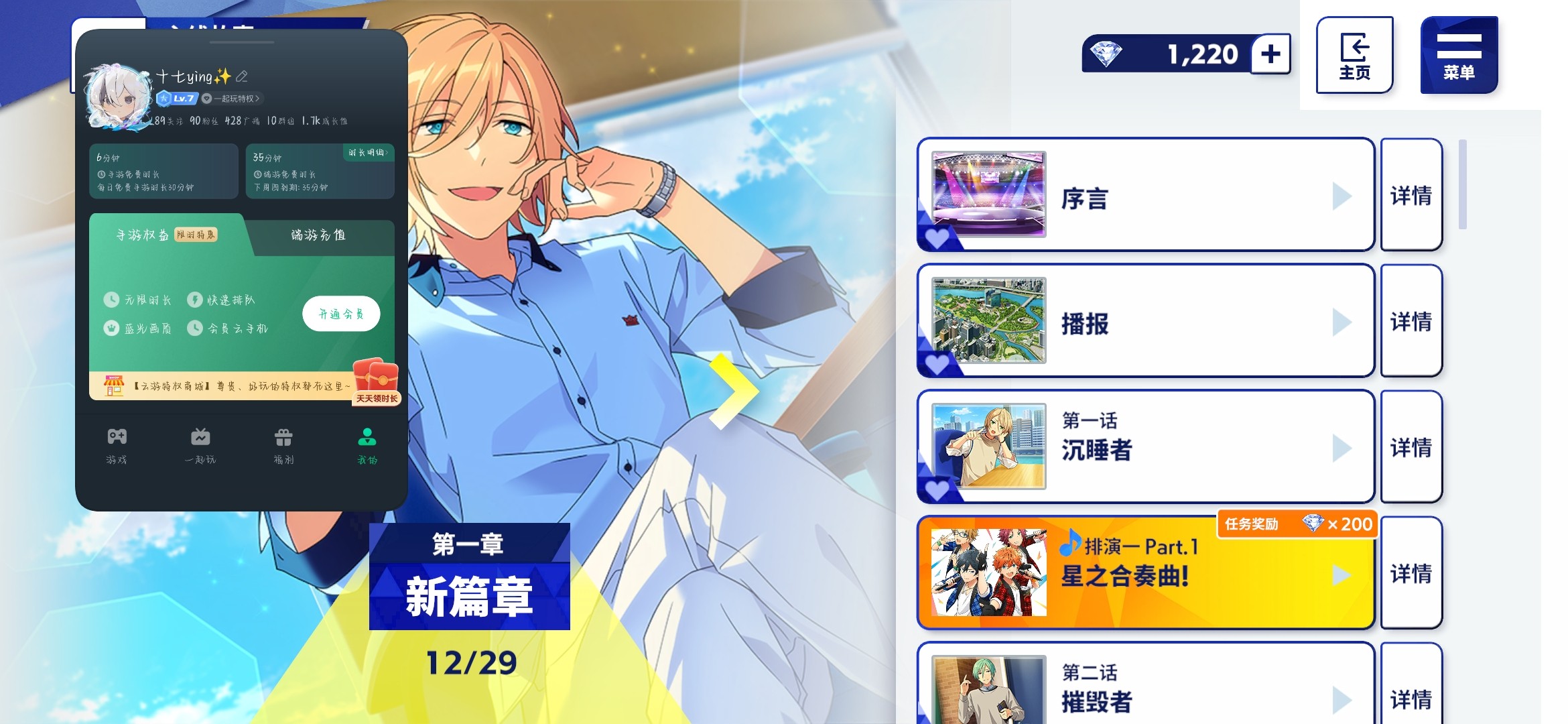This screenshot has width=1568, height=724.
Task: Edit nickname with the pencil icon
Action: click(242, 76)
